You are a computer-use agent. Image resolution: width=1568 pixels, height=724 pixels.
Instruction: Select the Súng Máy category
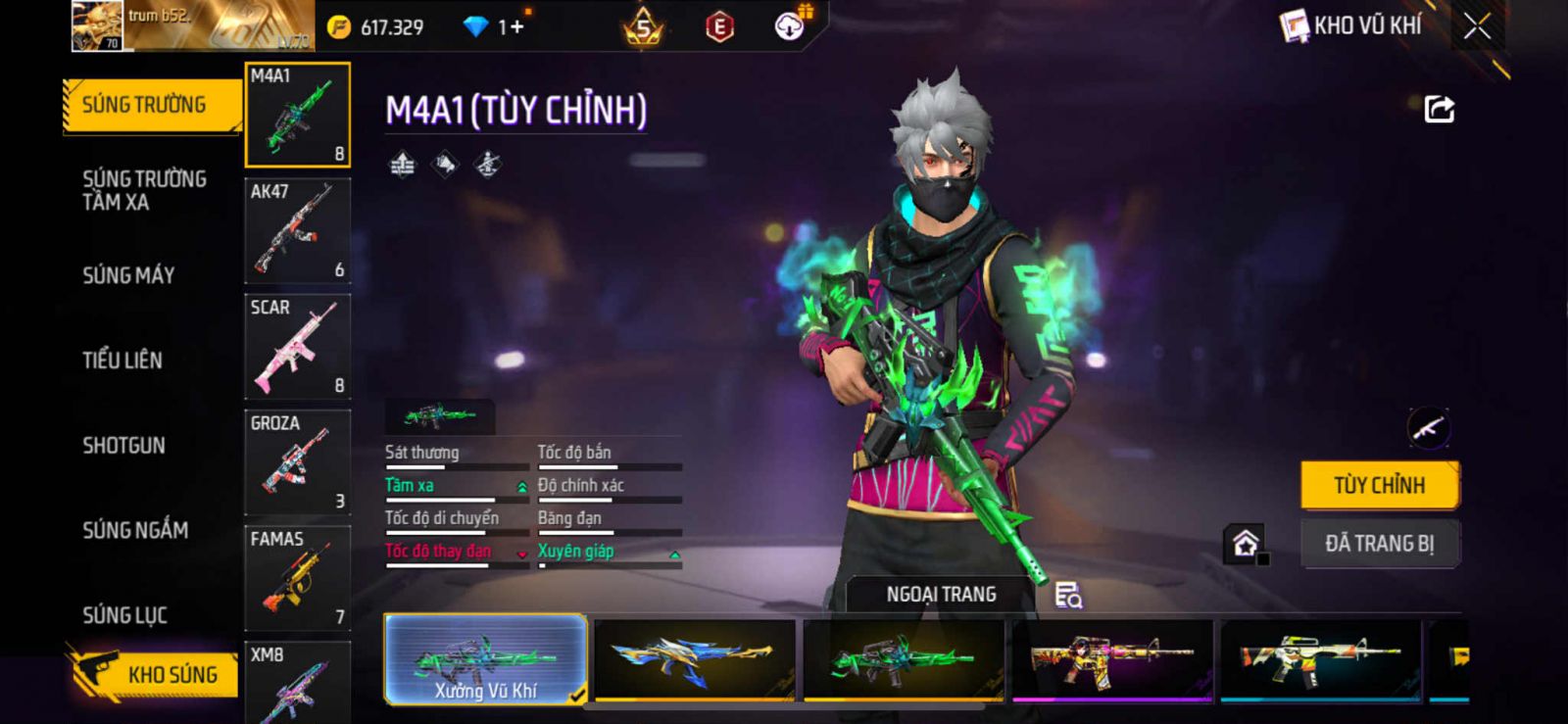(x=128, y=275)
